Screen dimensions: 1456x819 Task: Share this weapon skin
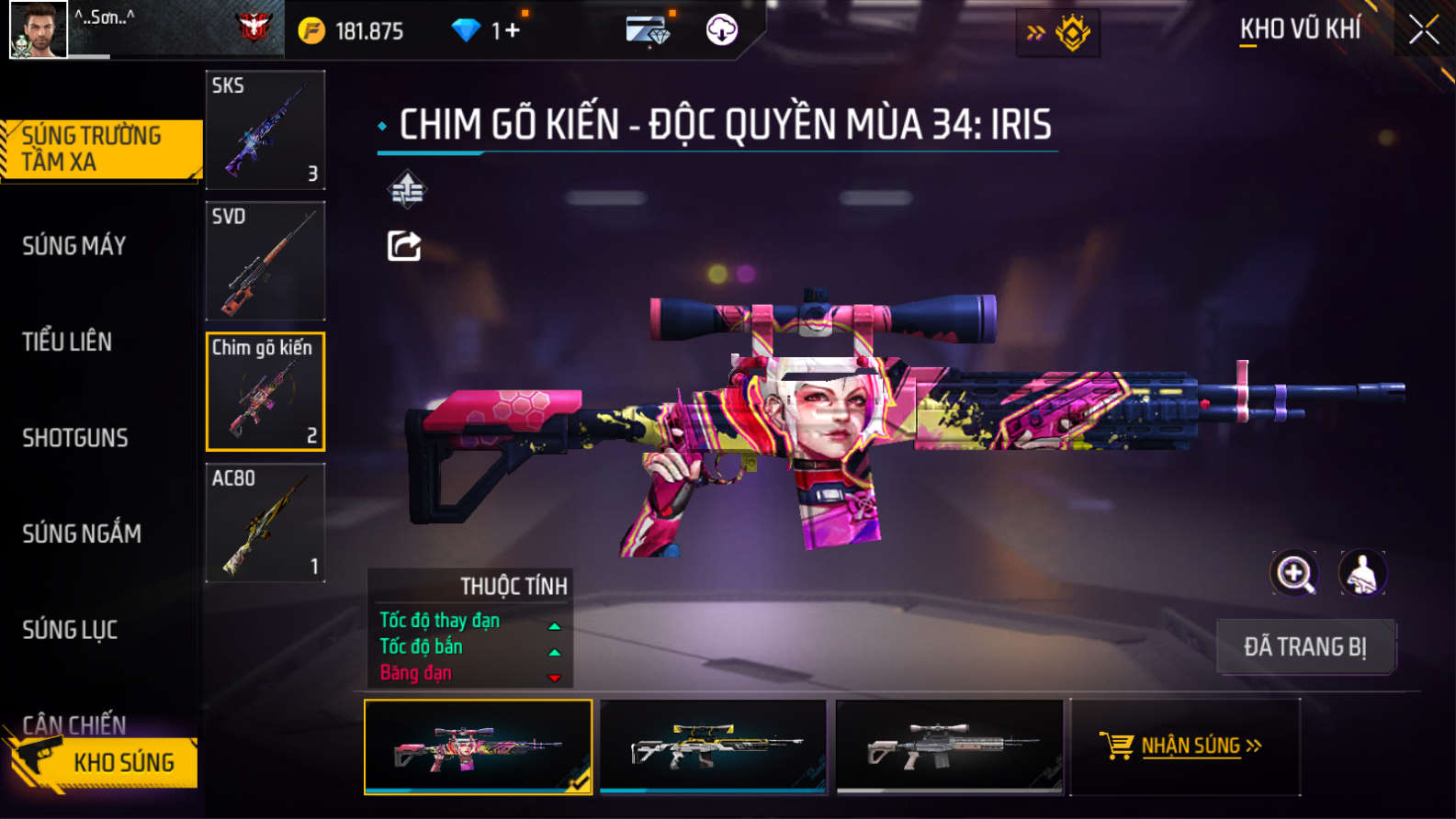tap(404, 246)
